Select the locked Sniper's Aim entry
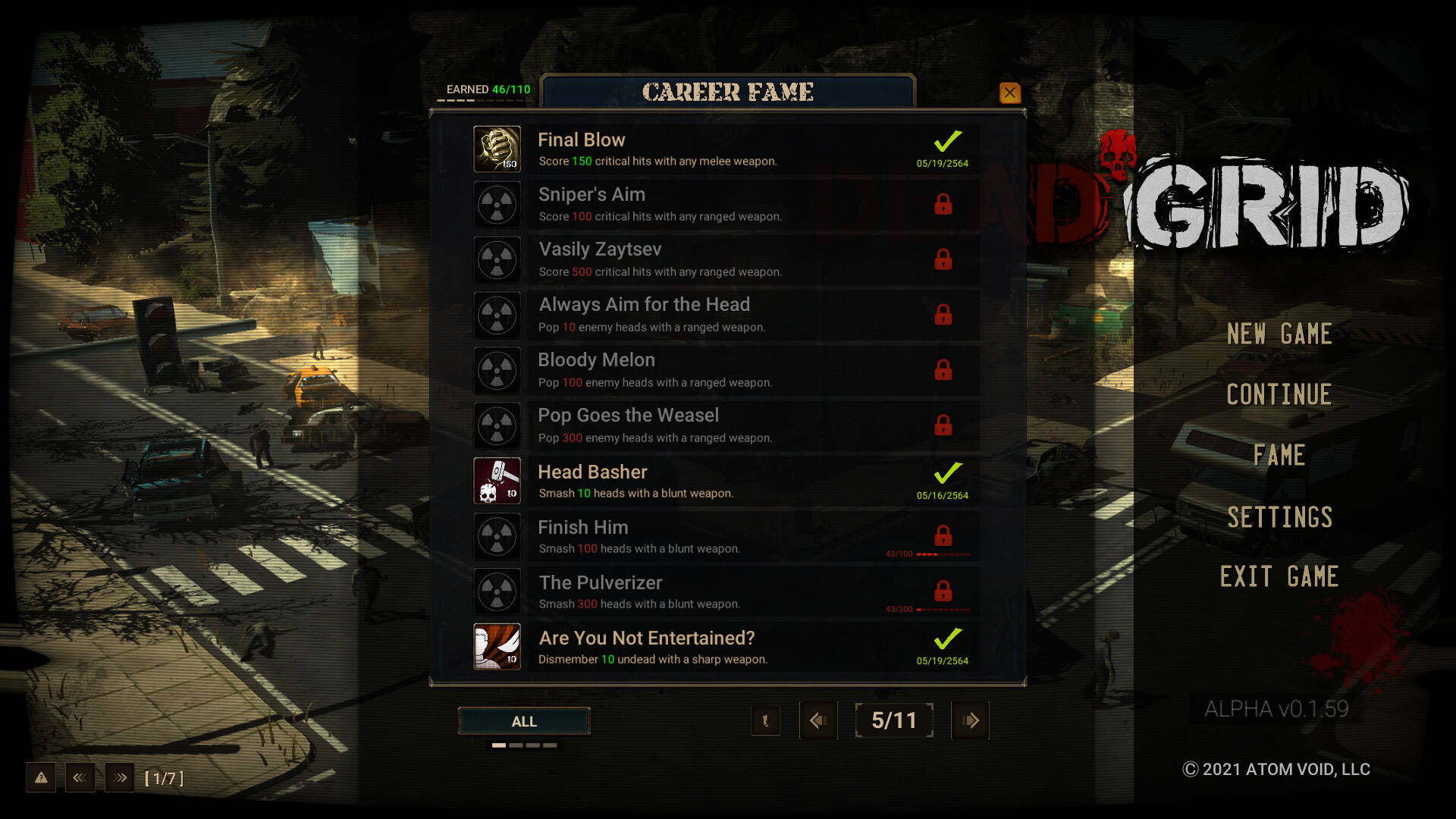Screen dimensions: 1456x819 (726, 205)
